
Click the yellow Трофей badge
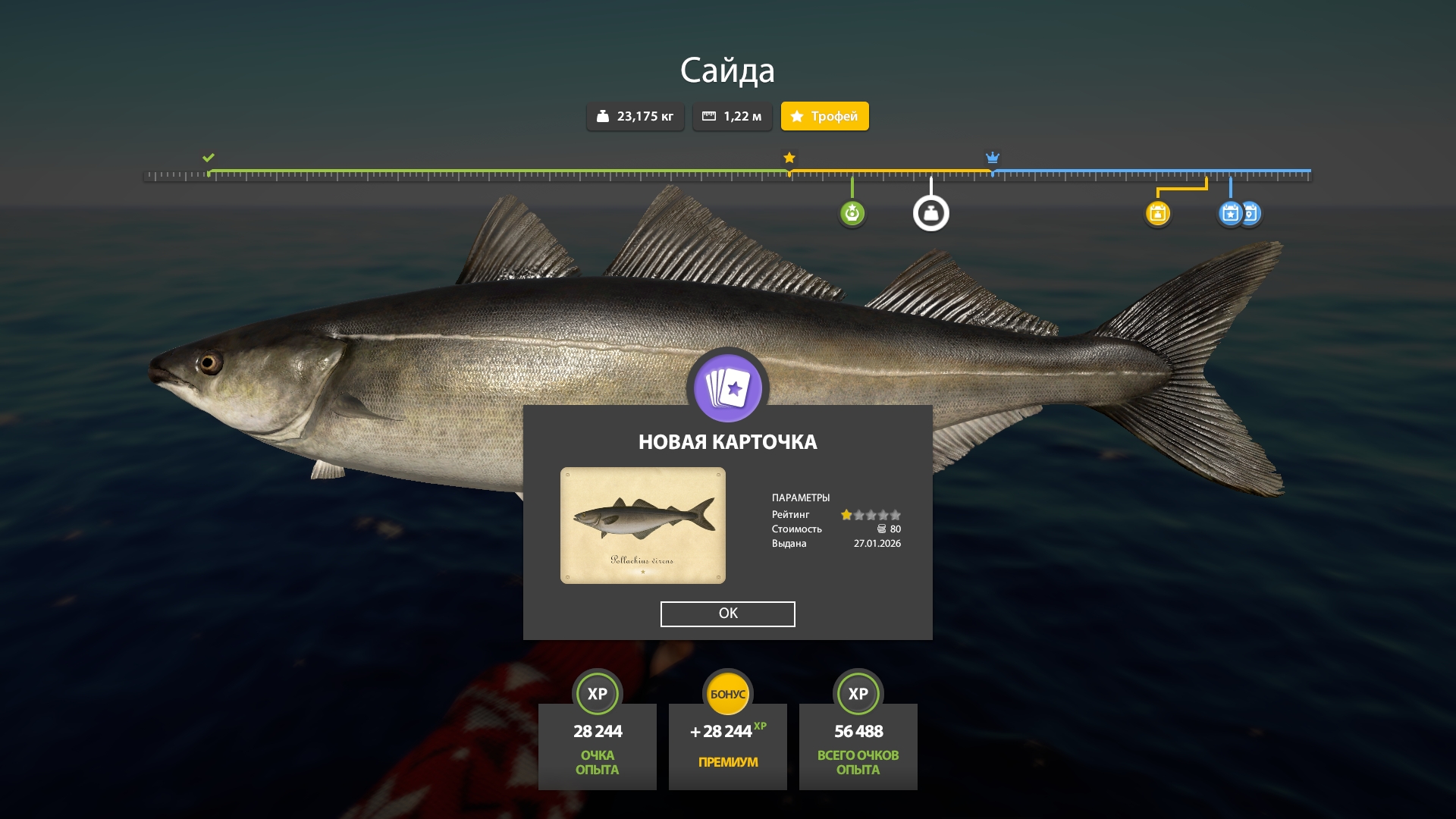click(824, 116)
